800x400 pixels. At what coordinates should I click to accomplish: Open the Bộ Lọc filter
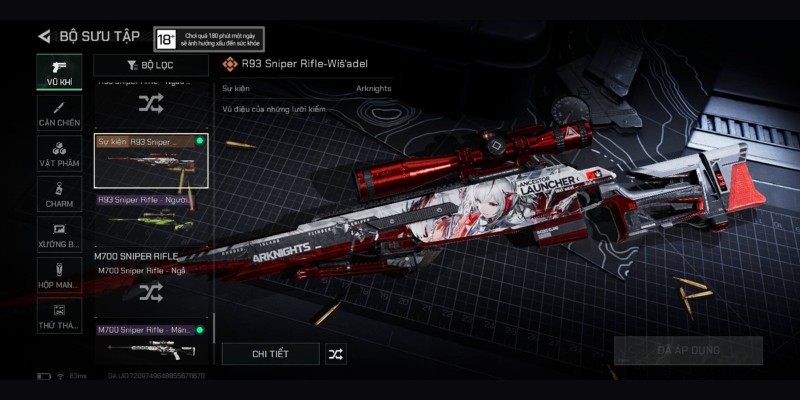tap(151, 65)
